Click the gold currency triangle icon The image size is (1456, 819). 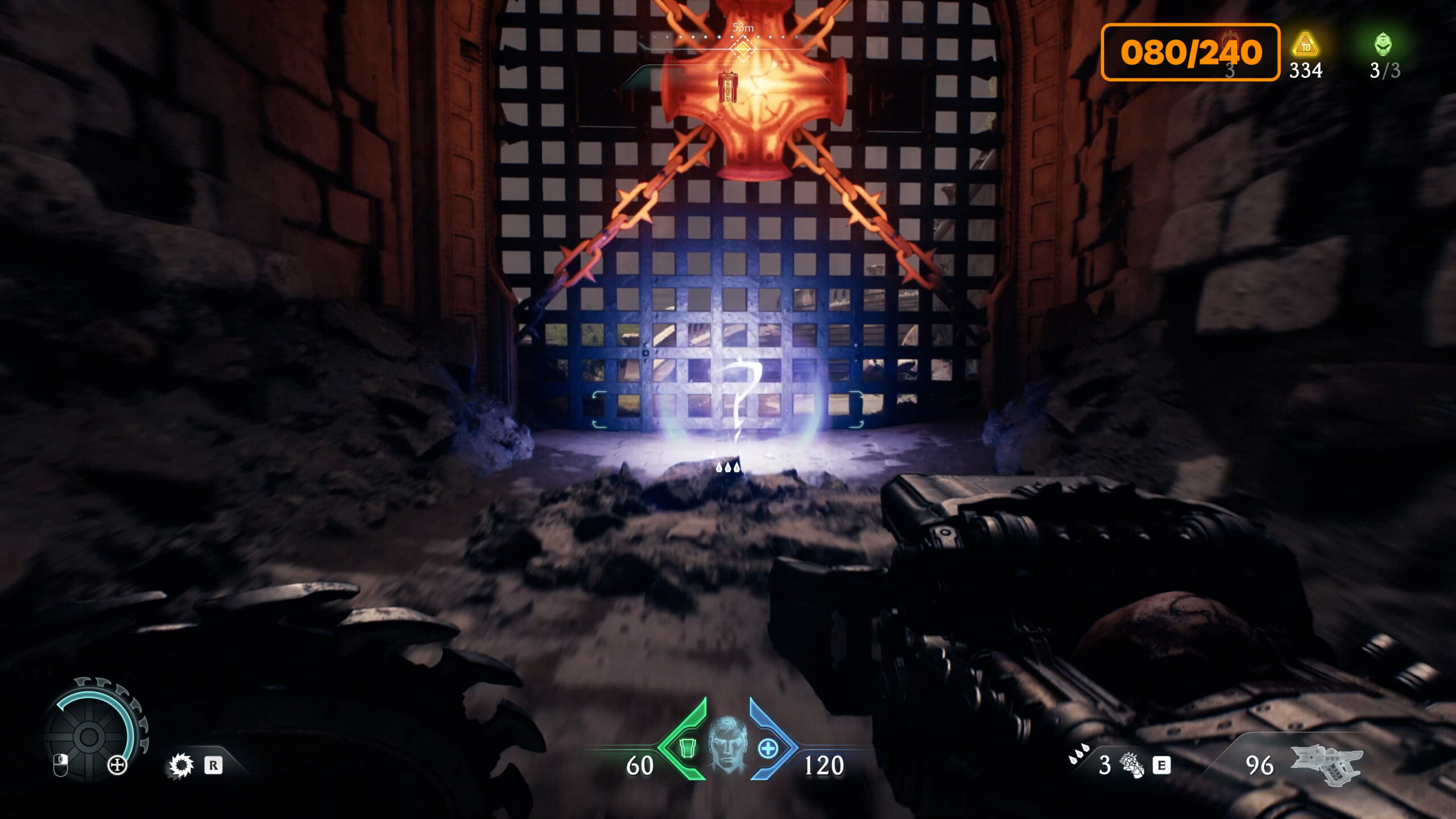click(x=1305, y=44)
